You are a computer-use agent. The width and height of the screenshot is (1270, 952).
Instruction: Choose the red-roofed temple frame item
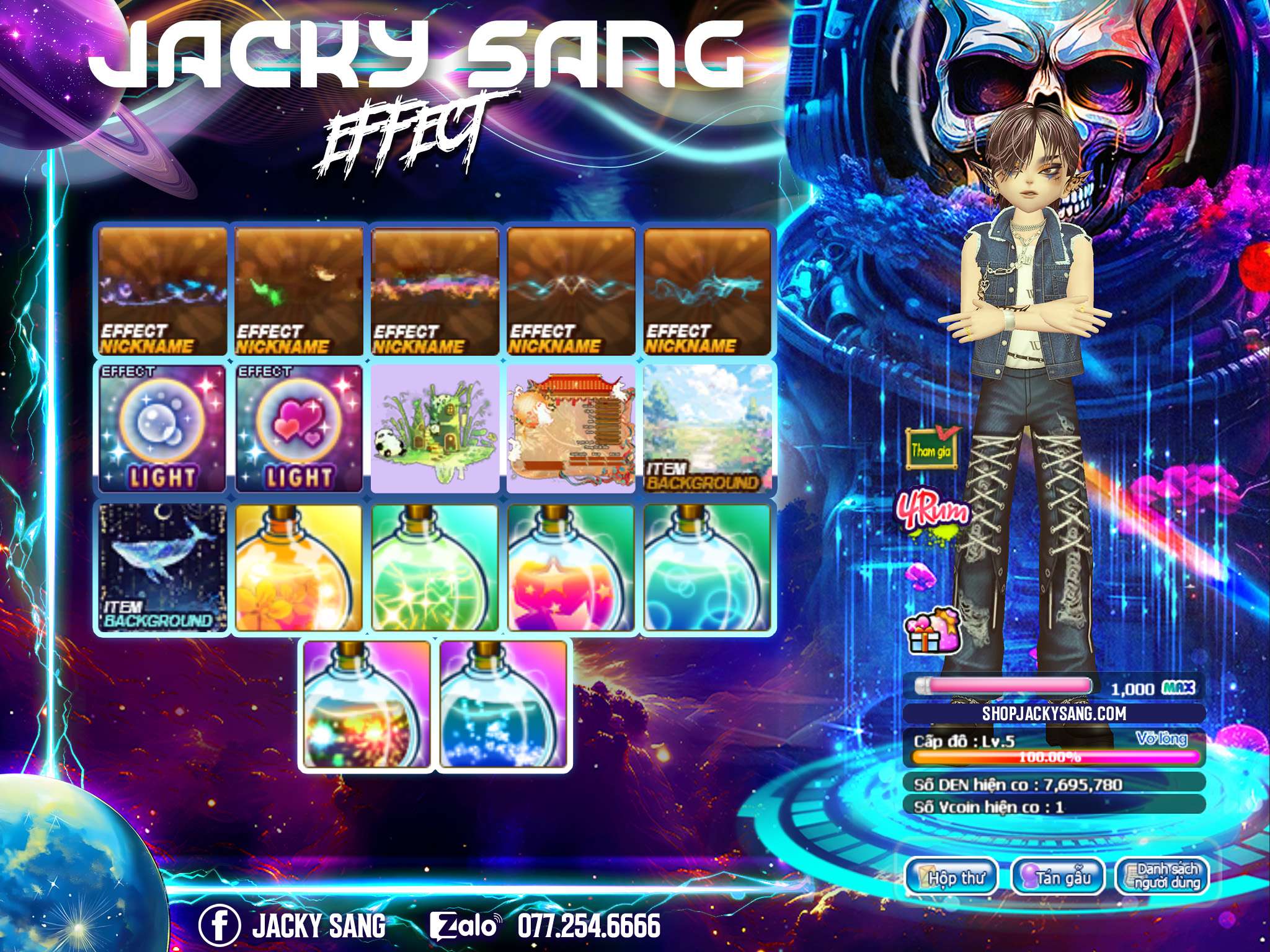pyautogui.click(x=572, y=428)
